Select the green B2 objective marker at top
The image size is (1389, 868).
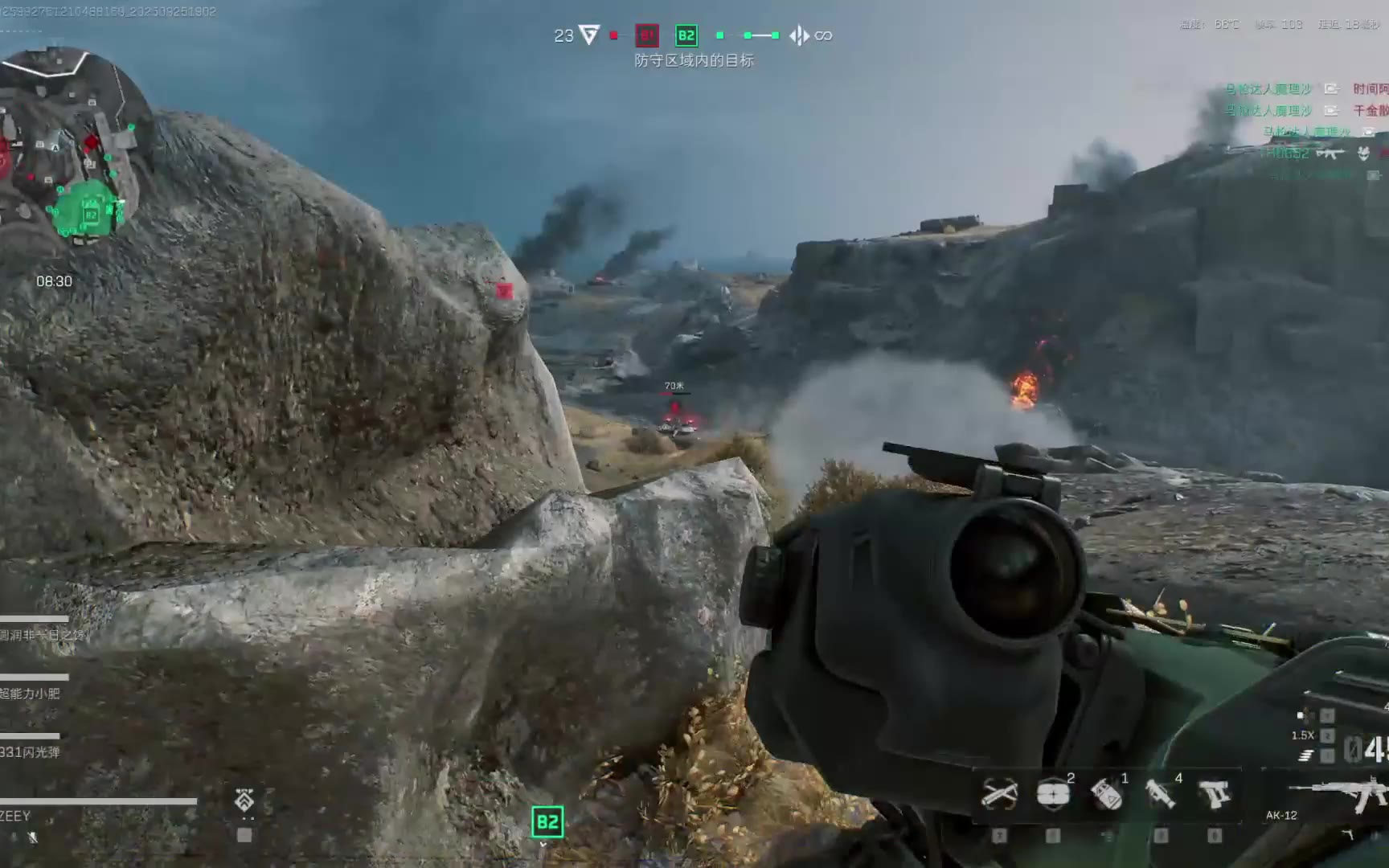click(x=686, y=35)
